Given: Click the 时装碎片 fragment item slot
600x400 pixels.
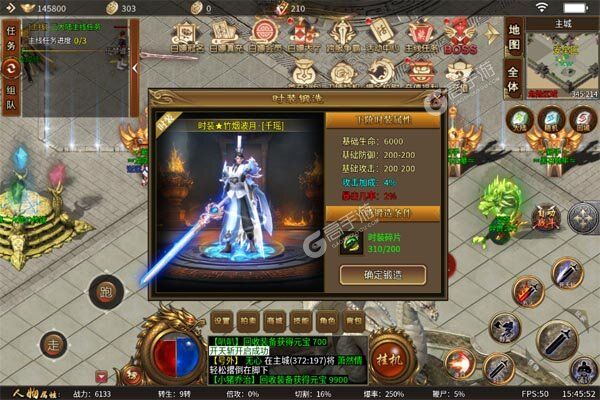Looking at the screenshot, I should pyautogui.click(x=351, y=242).
